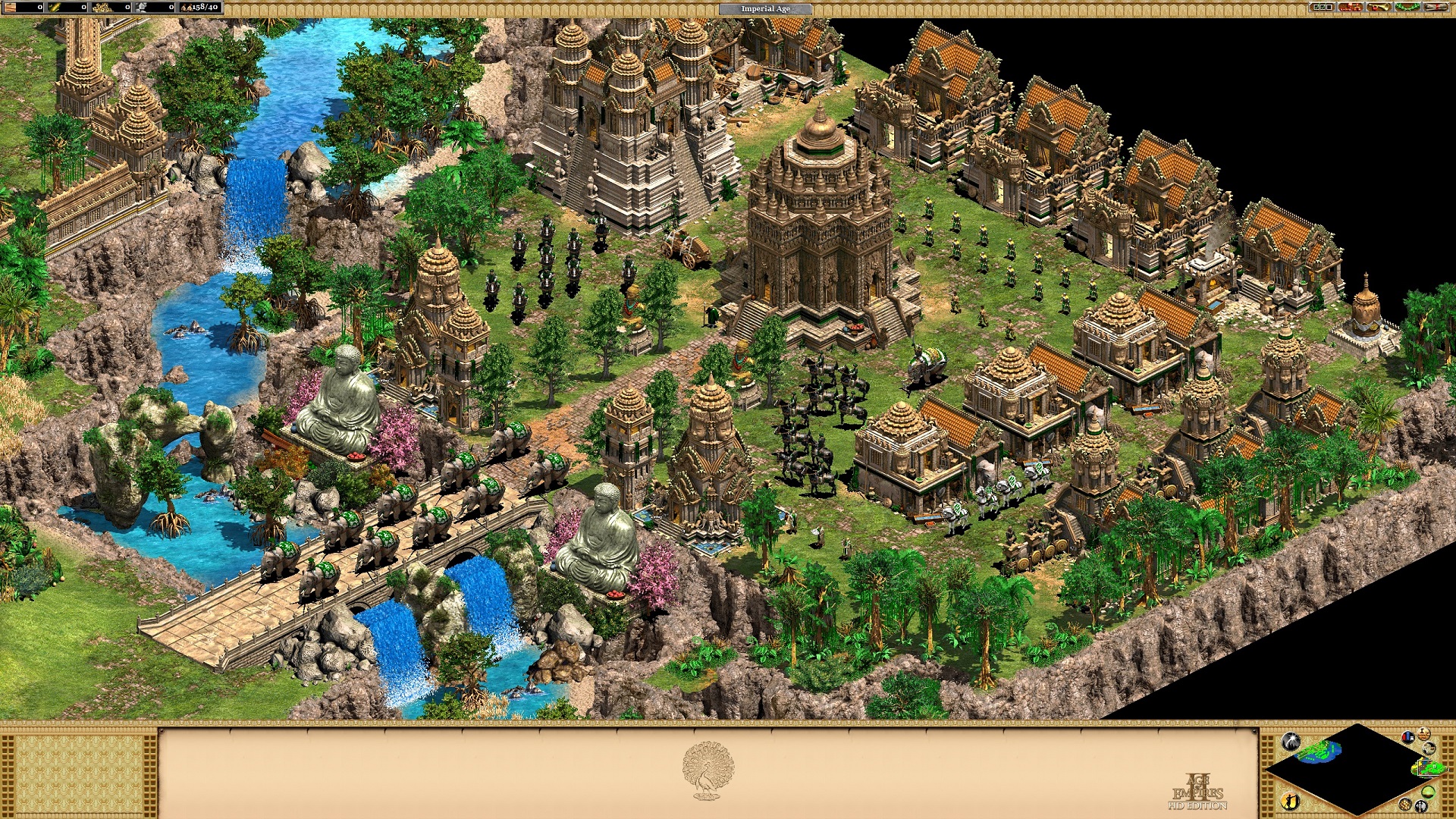The image size is (1456, 819).
Task: Open the game menu with the scroll icon
Action: (1436, 8)
